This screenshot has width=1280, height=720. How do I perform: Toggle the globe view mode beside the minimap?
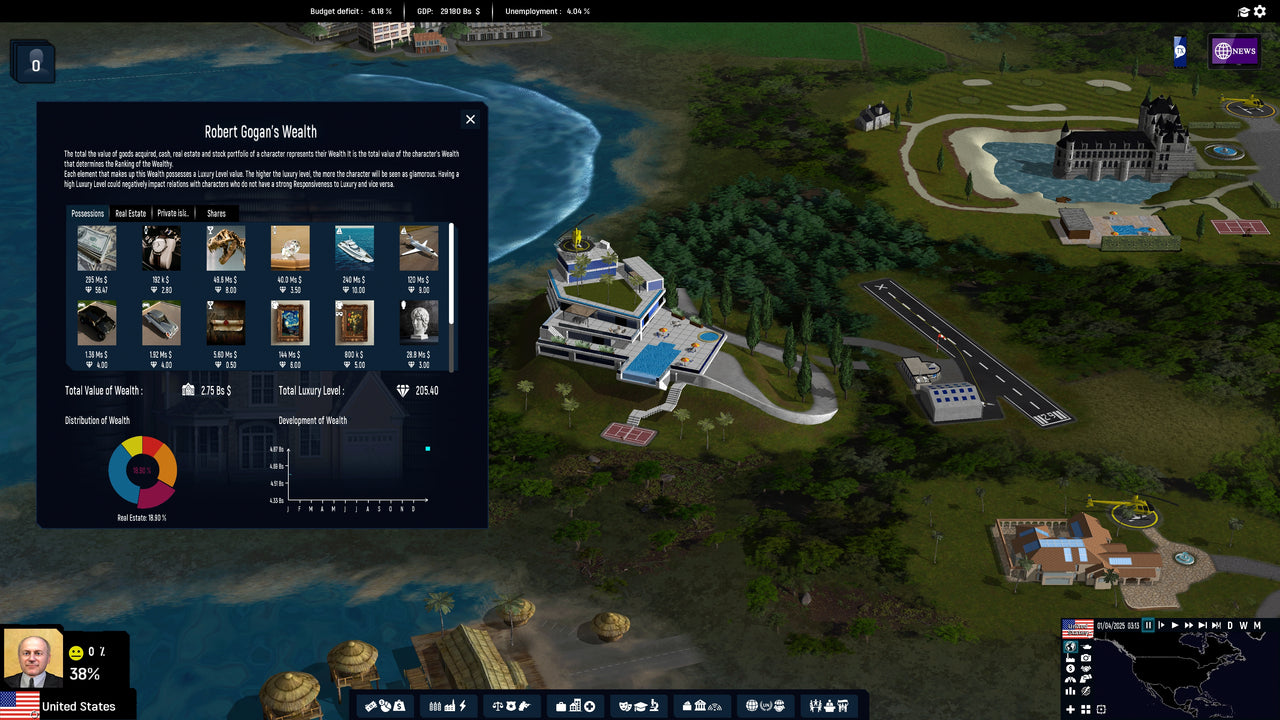coord(1071,648)
